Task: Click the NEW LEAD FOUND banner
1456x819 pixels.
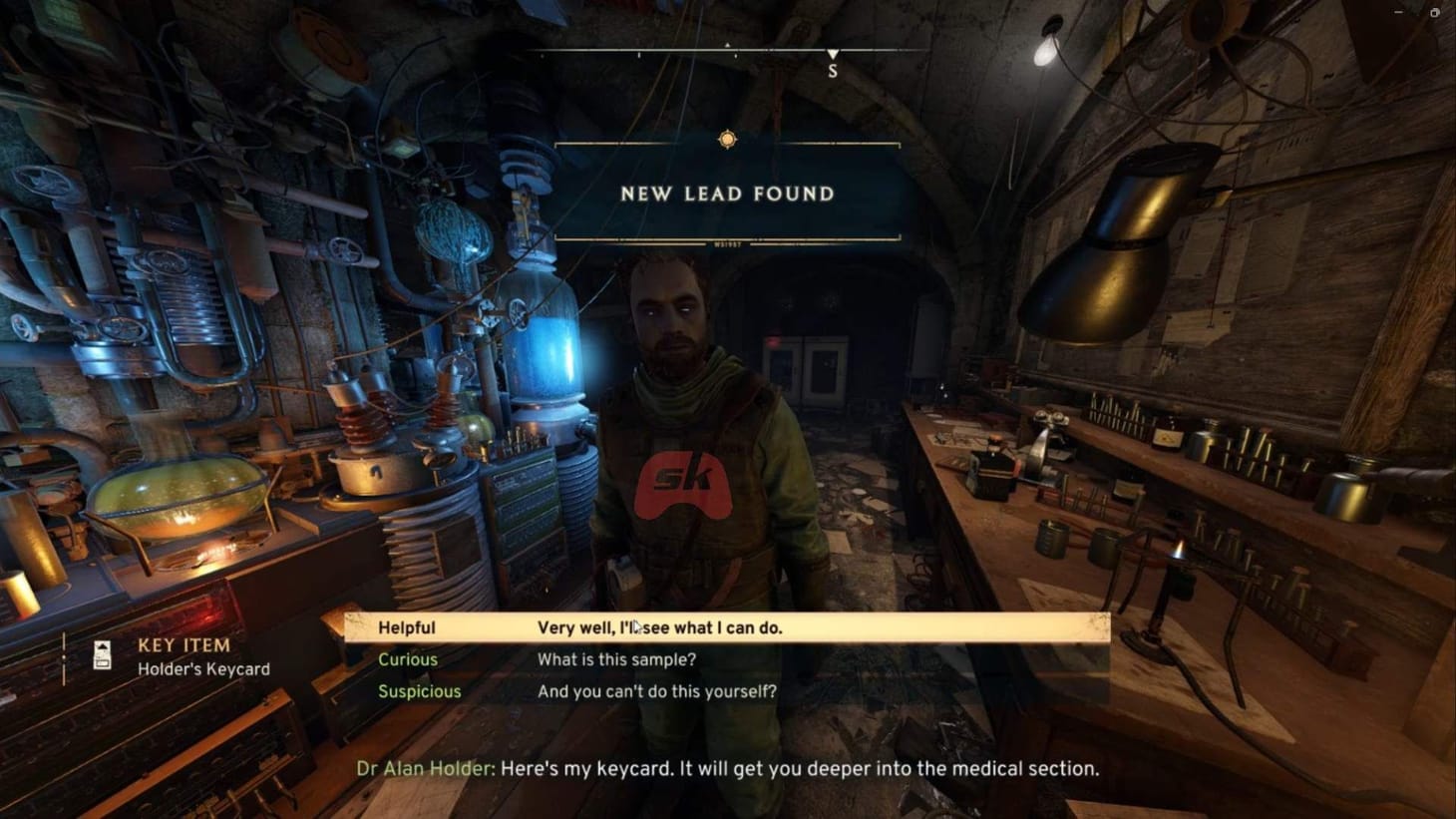Action: (x=727, y=195)
